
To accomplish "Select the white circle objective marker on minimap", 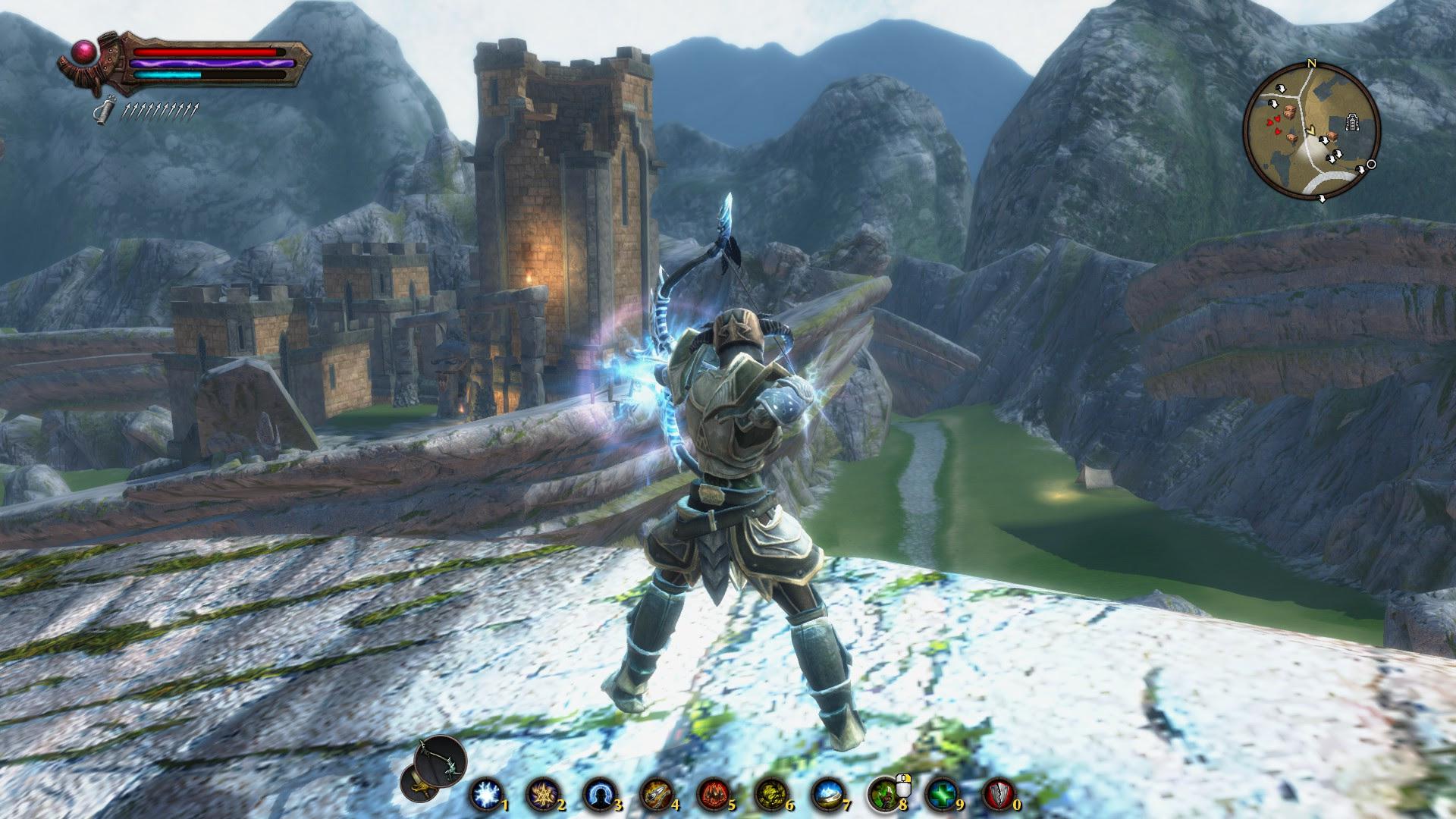I will (1371, 165).
